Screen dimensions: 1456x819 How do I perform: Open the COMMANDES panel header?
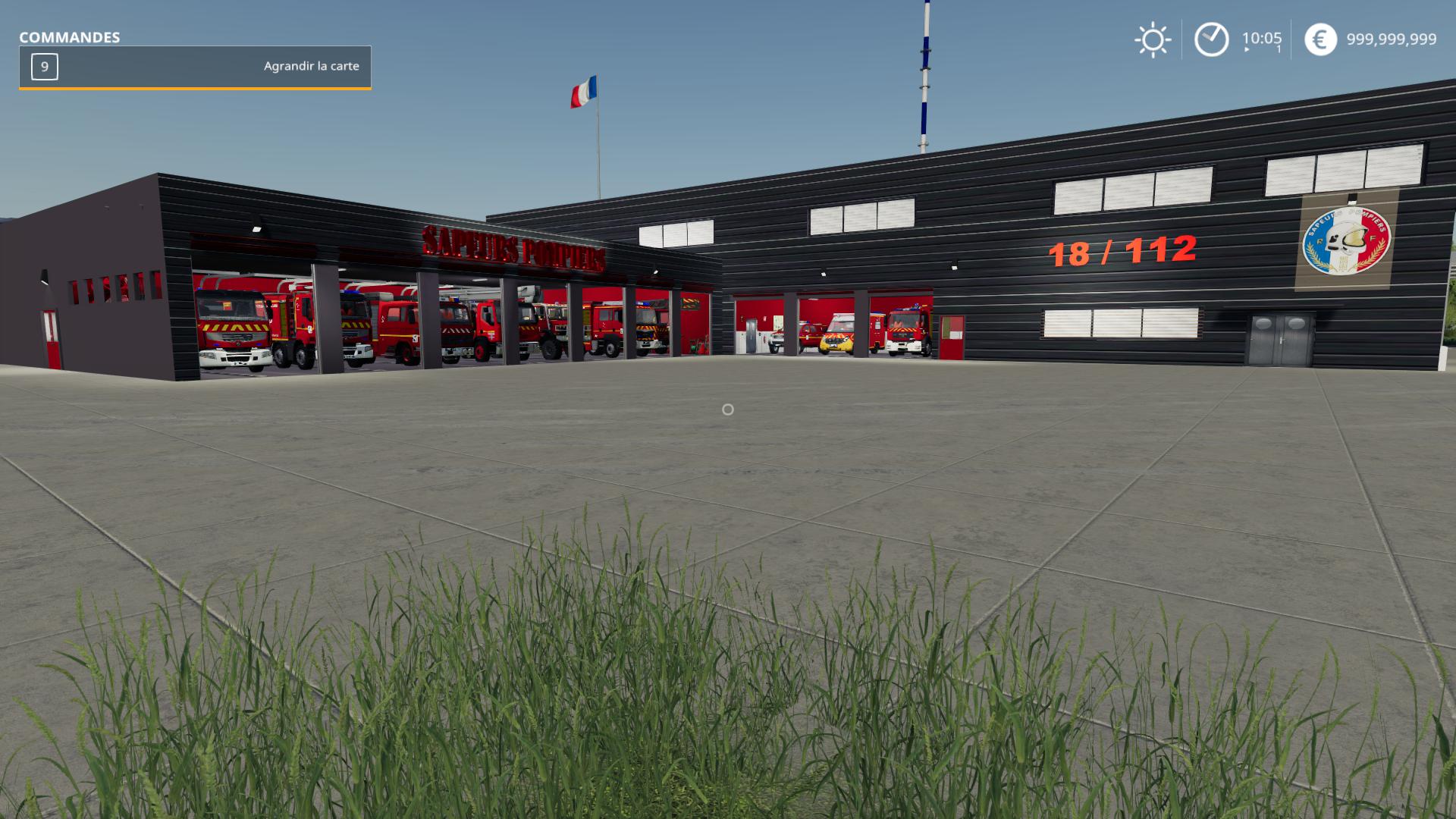pyautogui.click(x=70, y=35)
